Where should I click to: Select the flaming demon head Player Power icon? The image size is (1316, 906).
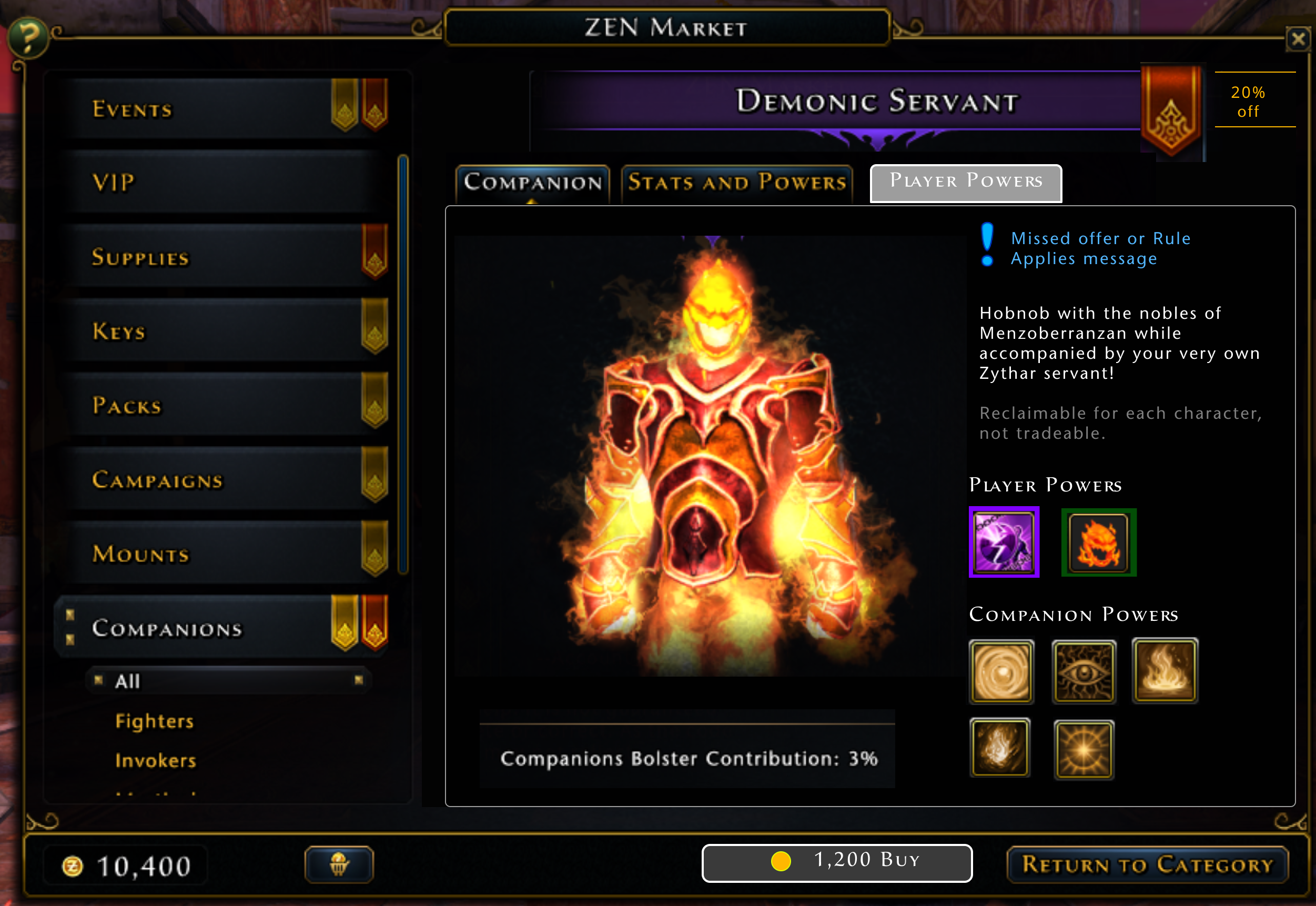pos(1098,542)
